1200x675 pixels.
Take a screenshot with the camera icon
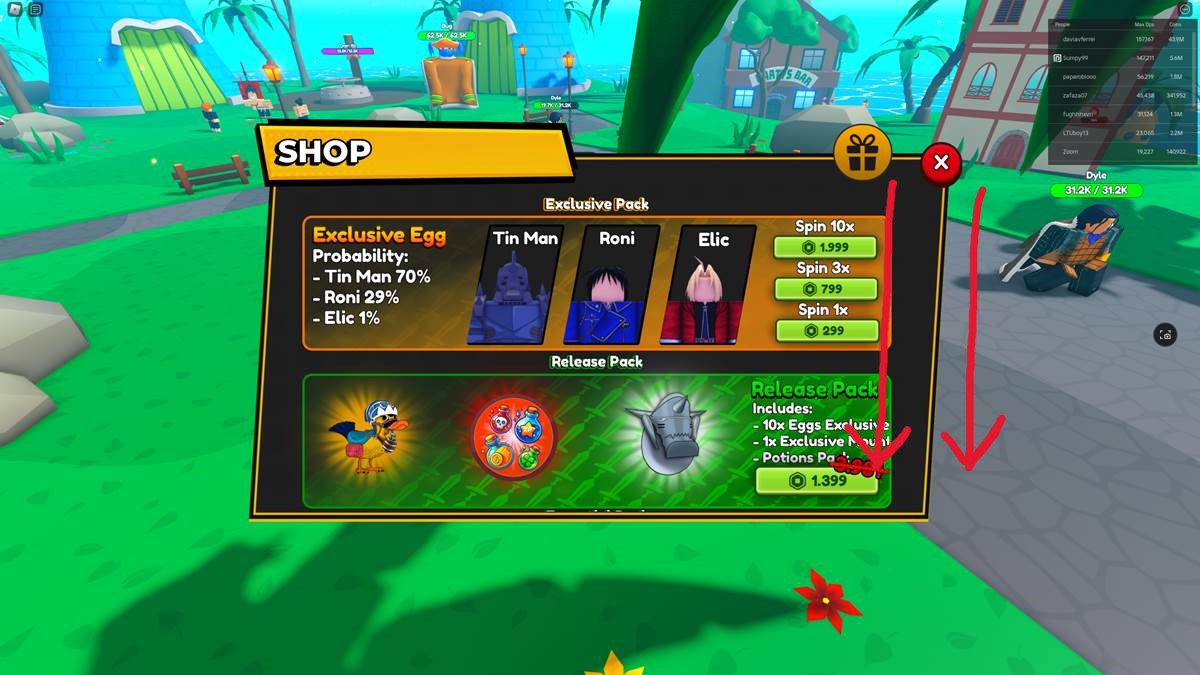tap(1165, 335)
